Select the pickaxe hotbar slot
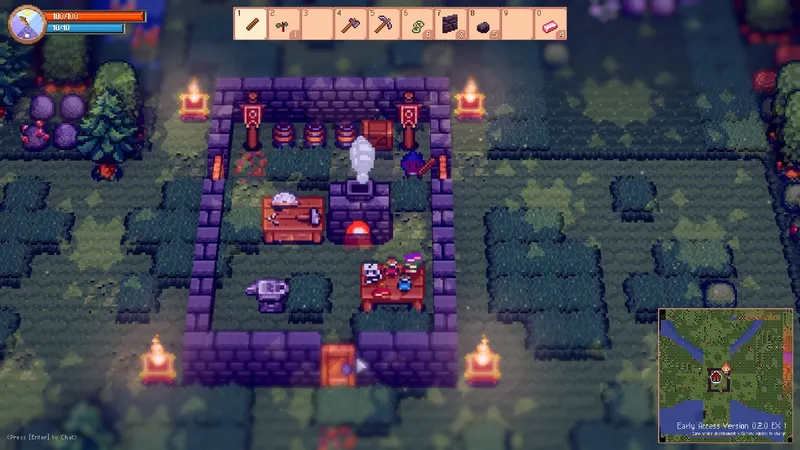Image resolution: width=800 pixels, height=450 pixels. tap(383, 24)
